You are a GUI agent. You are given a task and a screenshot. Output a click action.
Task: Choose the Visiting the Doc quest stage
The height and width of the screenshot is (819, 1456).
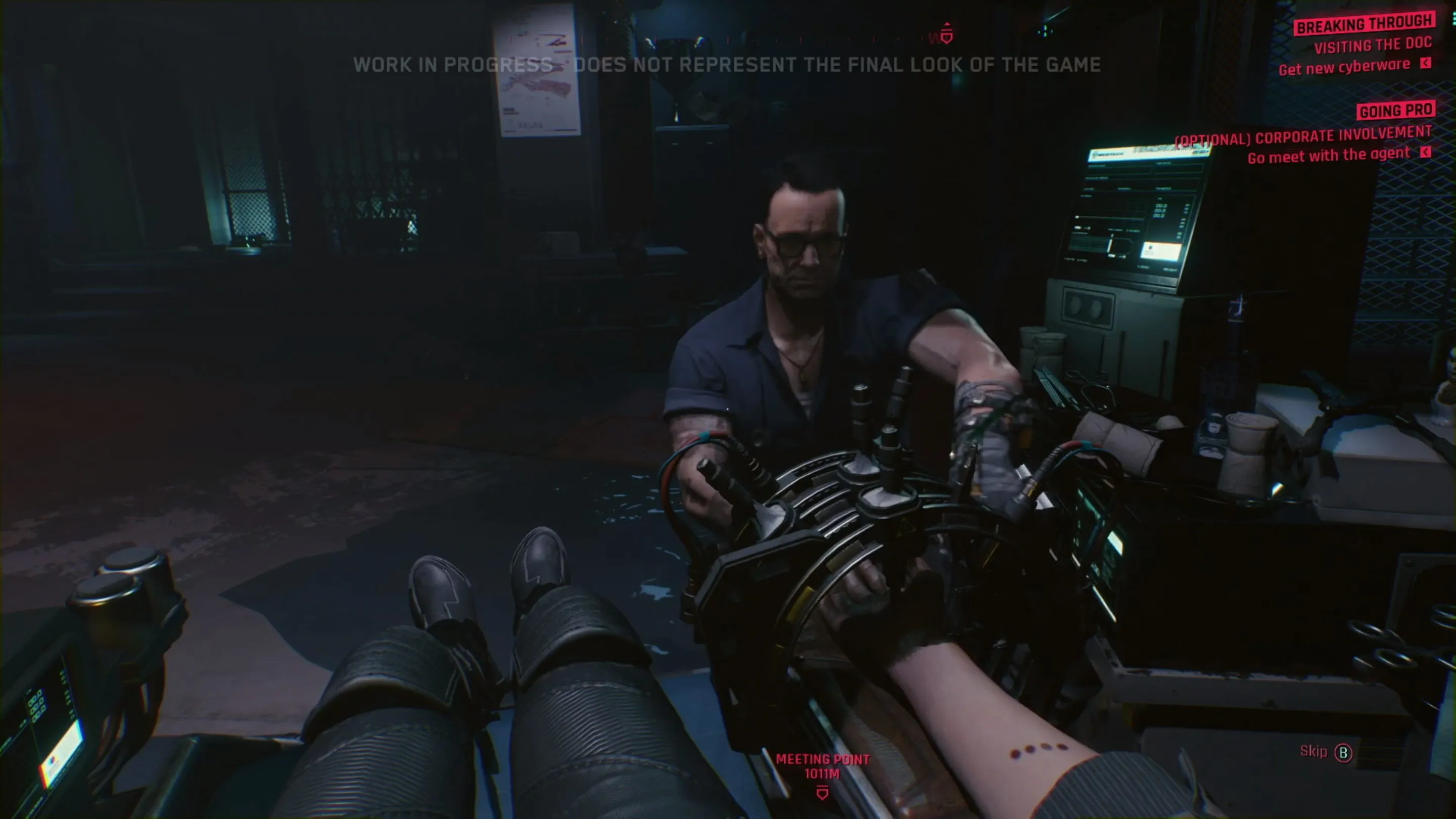point(1372,45)
